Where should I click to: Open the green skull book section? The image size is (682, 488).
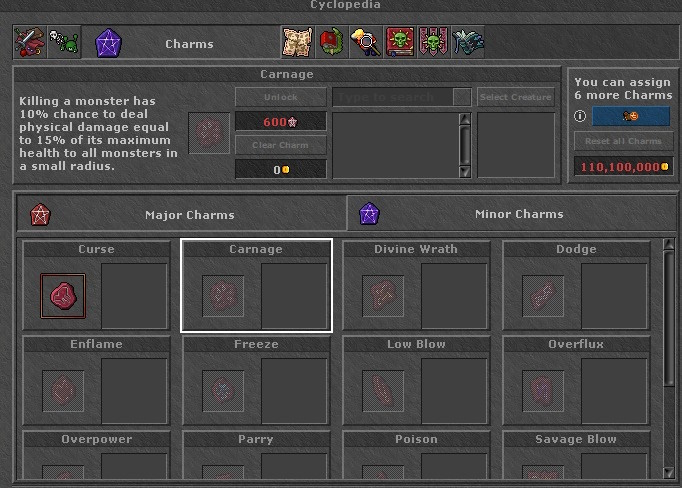[400, 43]
